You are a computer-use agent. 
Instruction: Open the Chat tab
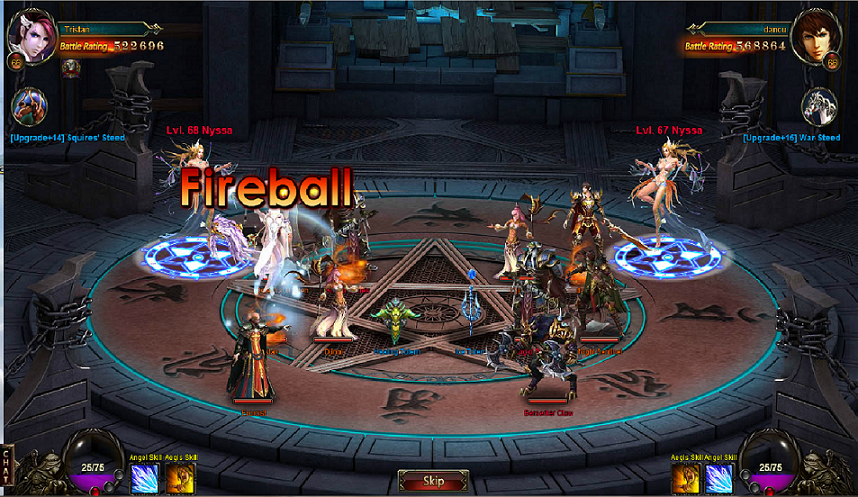pos(9,466)
